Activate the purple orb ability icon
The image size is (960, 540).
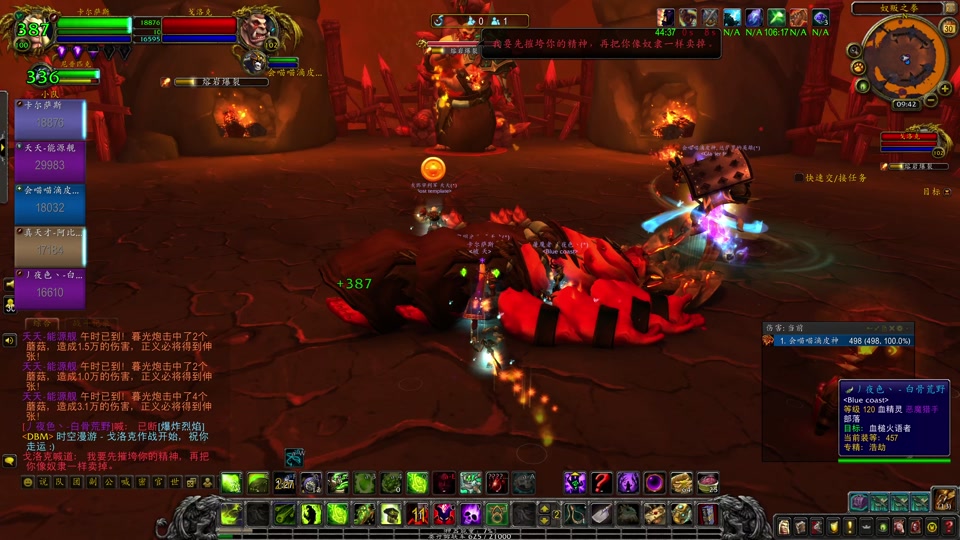[x=654, y=483]
